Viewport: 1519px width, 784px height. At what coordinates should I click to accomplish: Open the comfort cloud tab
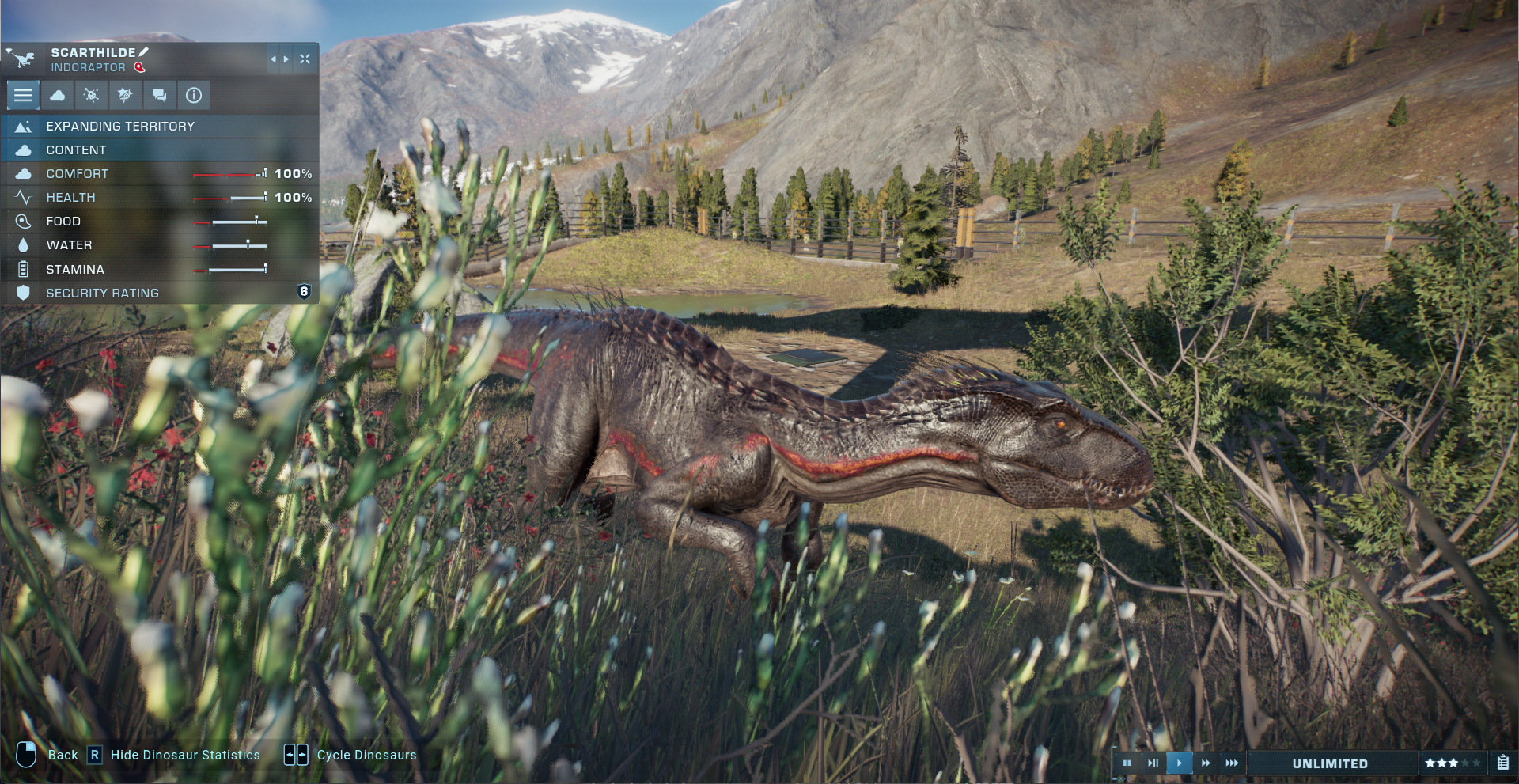click(x=58, y=96)
